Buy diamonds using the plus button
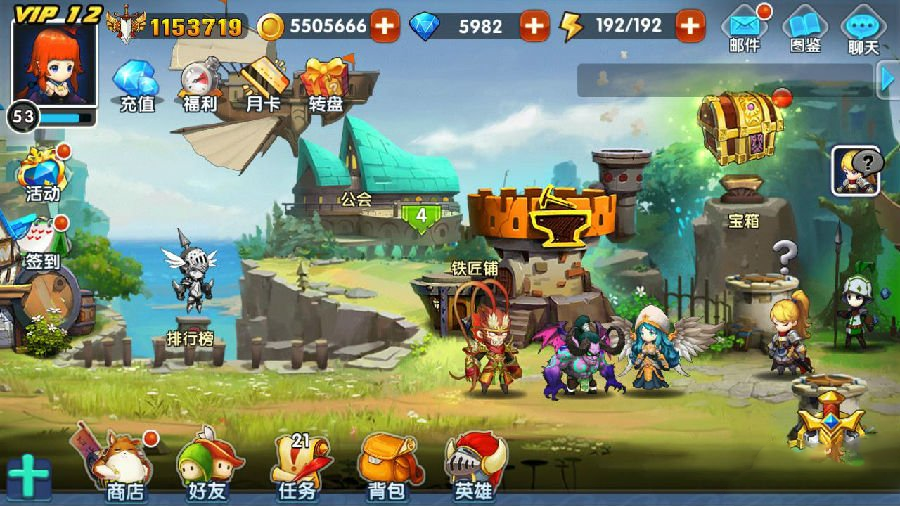Viewport: 900px width, 506px height. click(534, 27)
